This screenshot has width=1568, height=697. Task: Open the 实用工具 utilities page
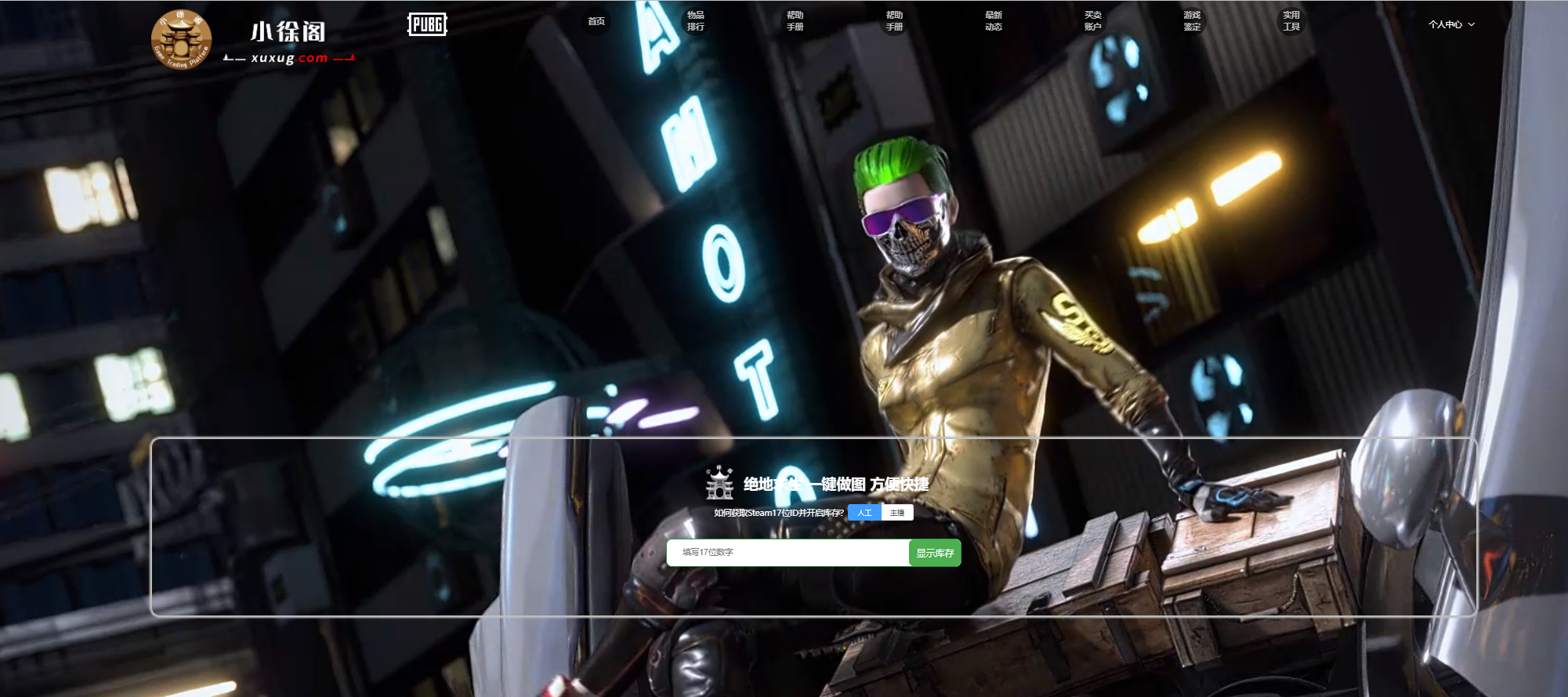[x=1291, y=21]
